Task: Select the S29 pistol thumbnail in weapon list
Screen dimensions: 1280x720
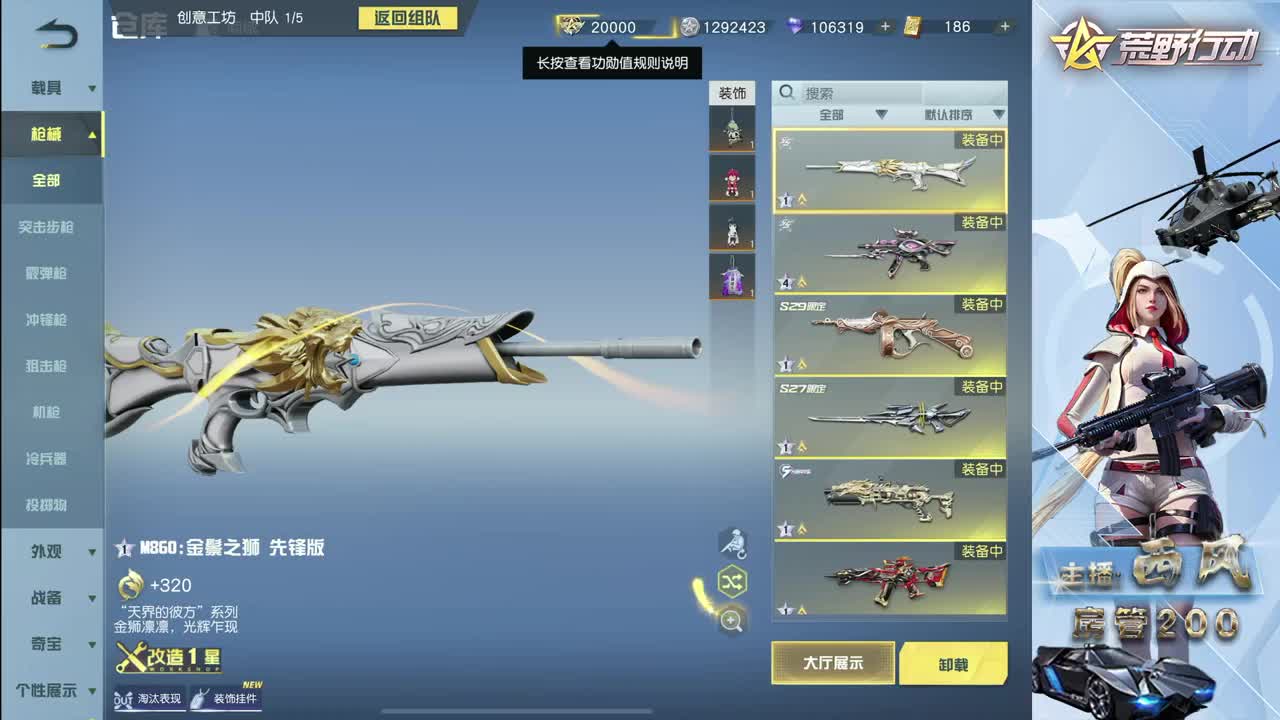Action: pyautogui.click(x=888, y=337)
